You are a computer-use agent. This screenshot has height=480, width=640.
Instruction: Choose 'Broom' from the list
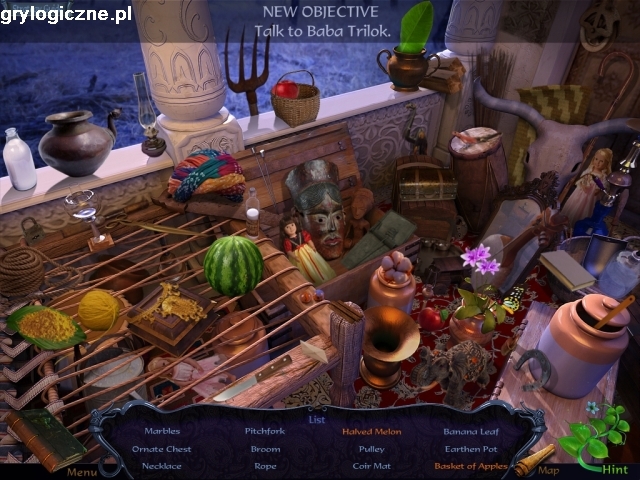coord(265,449)
